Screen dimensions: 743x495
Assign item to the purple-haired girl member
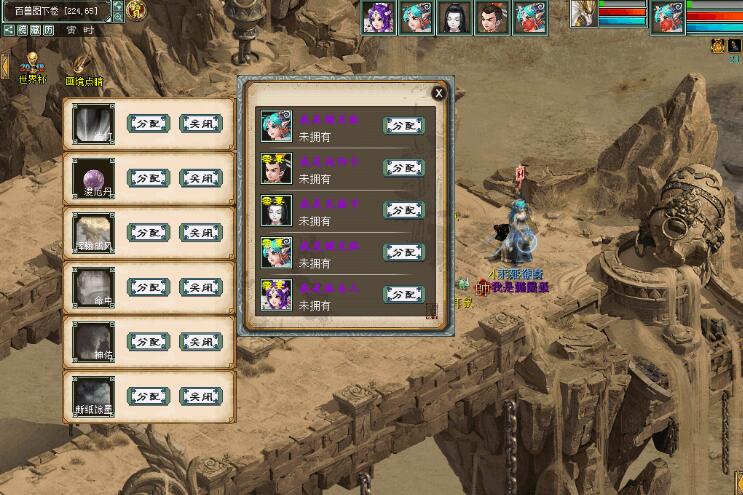pos(403,294)
